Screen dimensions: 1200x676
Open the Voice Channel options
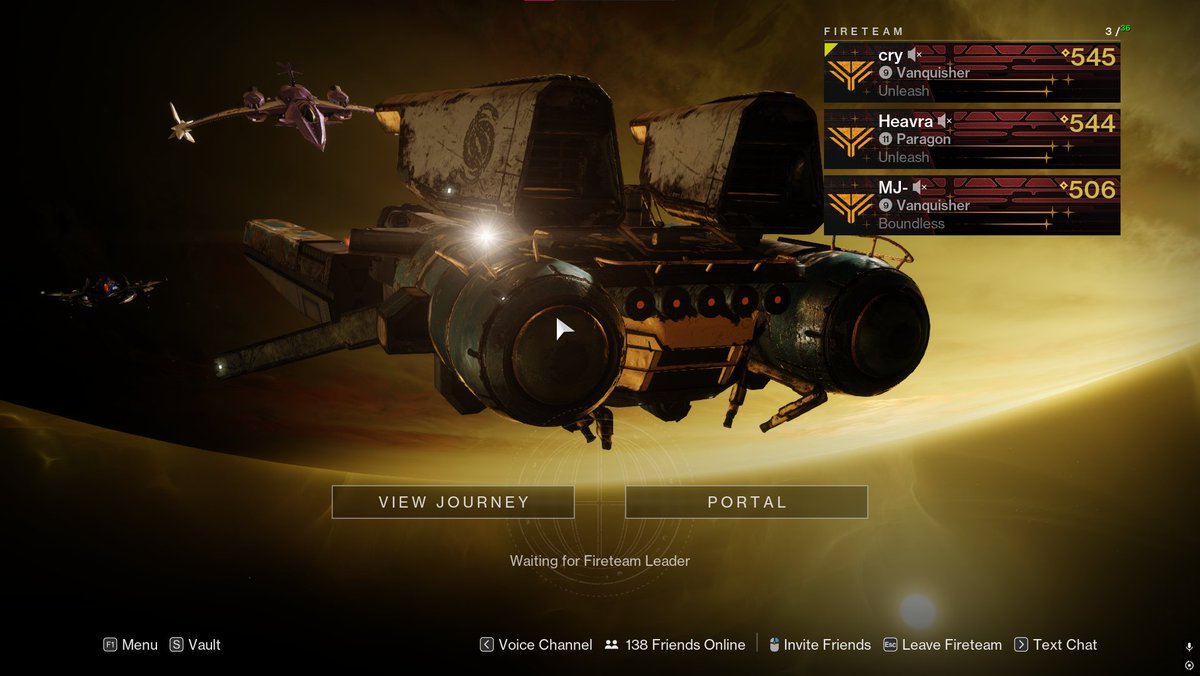click(x=536, y=645)
